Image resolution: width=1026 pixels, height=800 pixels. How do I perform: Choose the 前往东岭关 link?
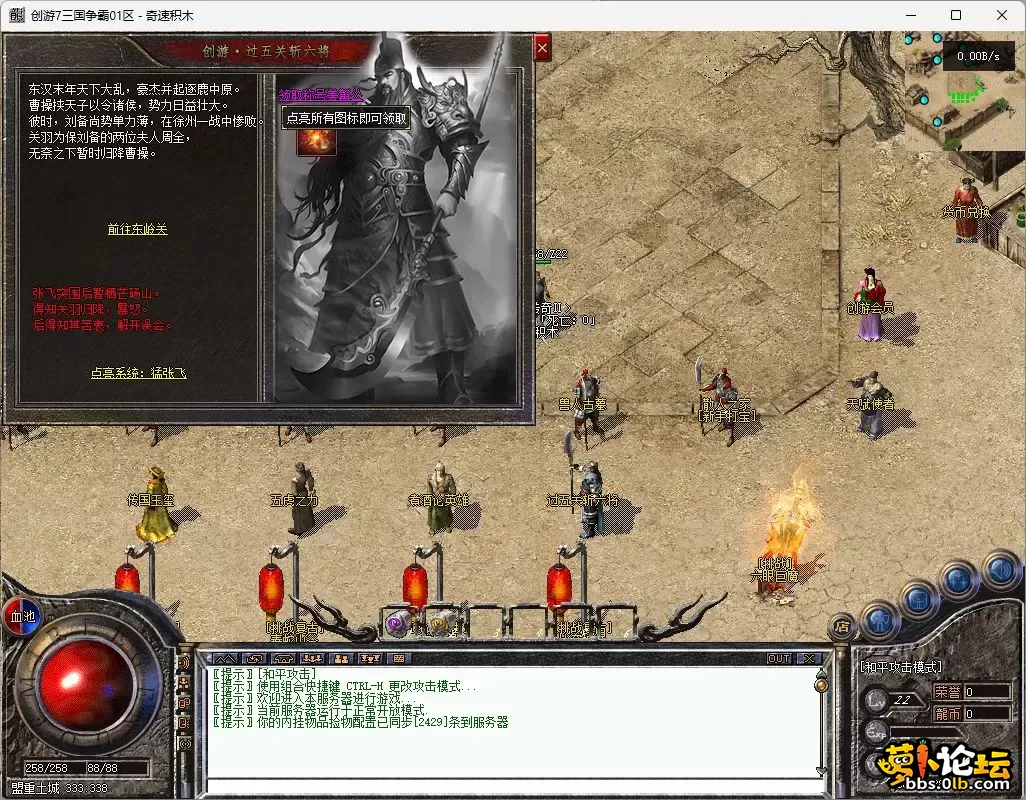[x=138, y=229]
